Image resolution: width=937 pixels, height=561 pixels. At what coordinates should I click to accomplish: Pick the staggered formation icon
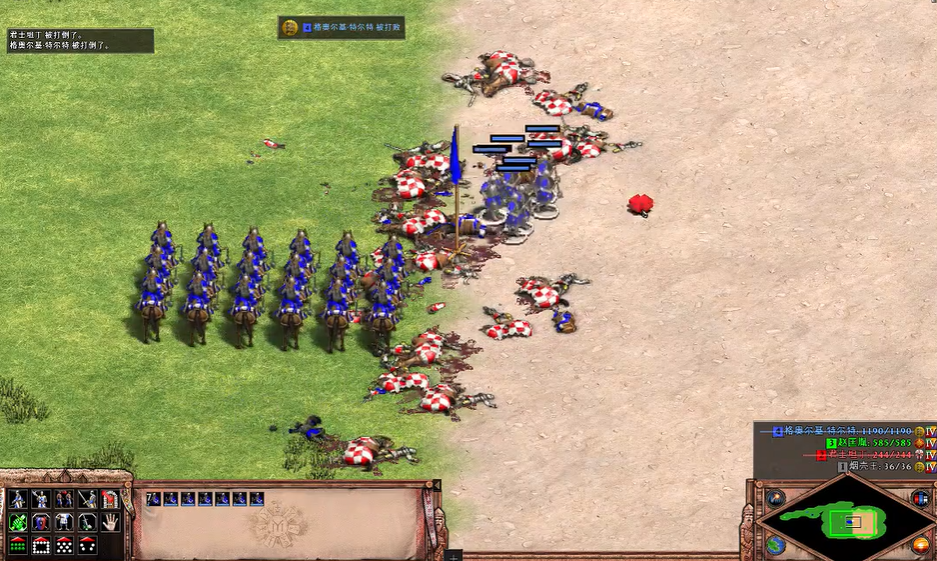pyautogui.click(x=64, y=545)
